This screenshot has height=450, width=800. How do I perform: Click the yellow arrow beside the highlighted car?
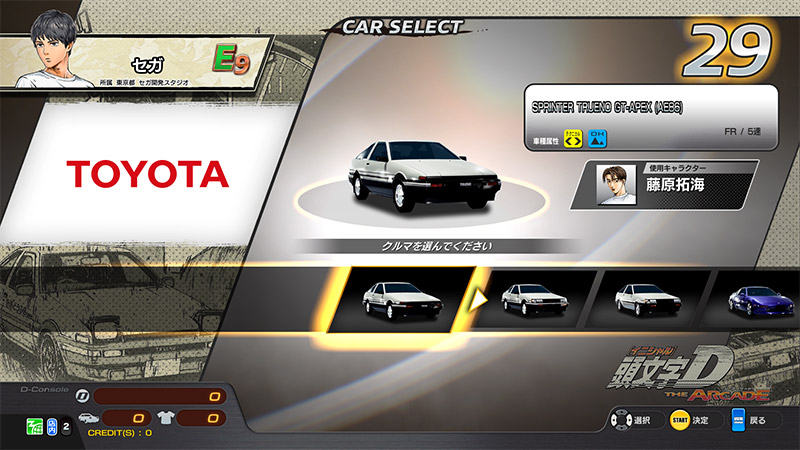479,298
